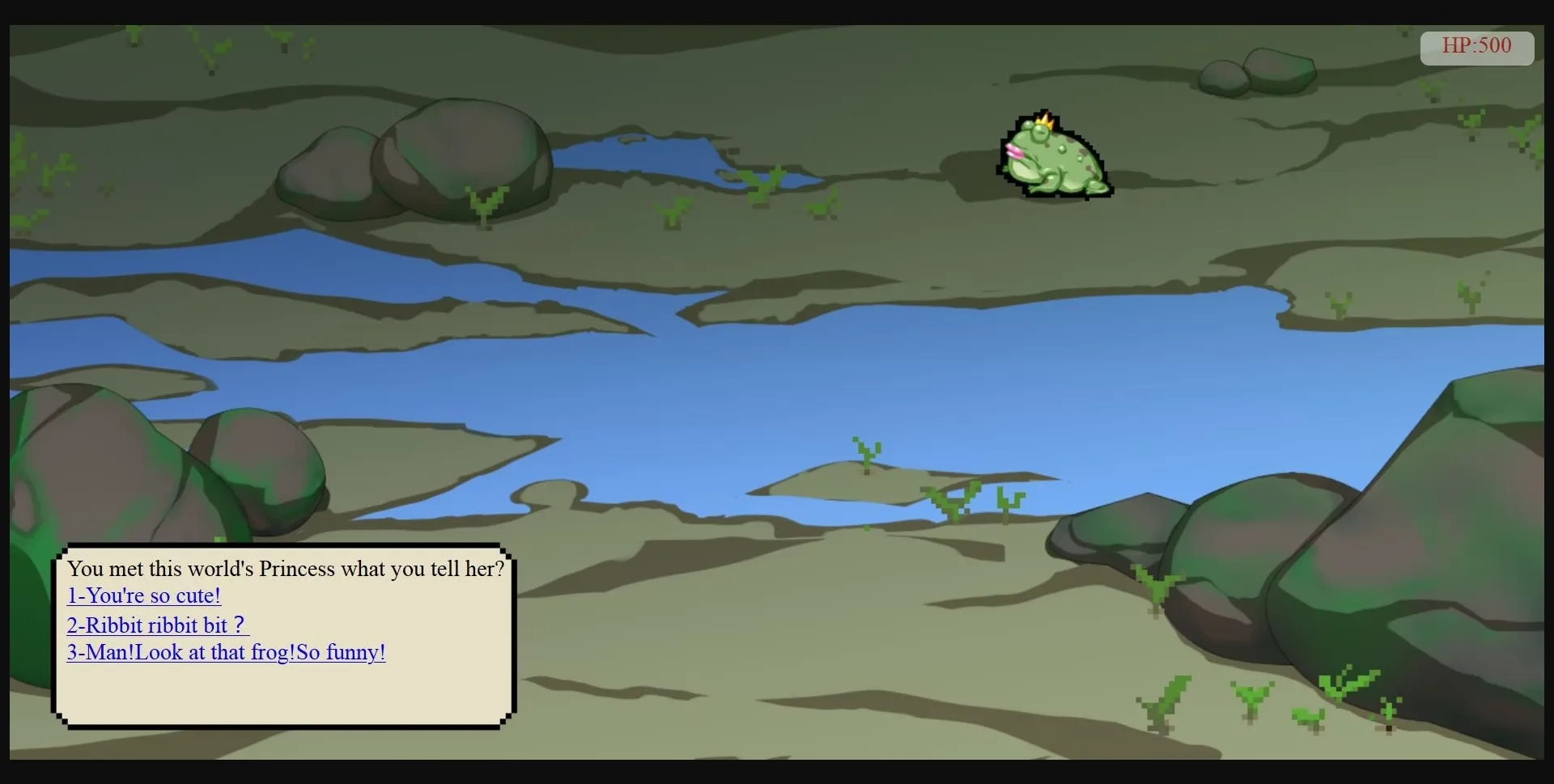Screen dimensions: 1554x784
Task: Click the small rocks near top right
Action: 1259,73
